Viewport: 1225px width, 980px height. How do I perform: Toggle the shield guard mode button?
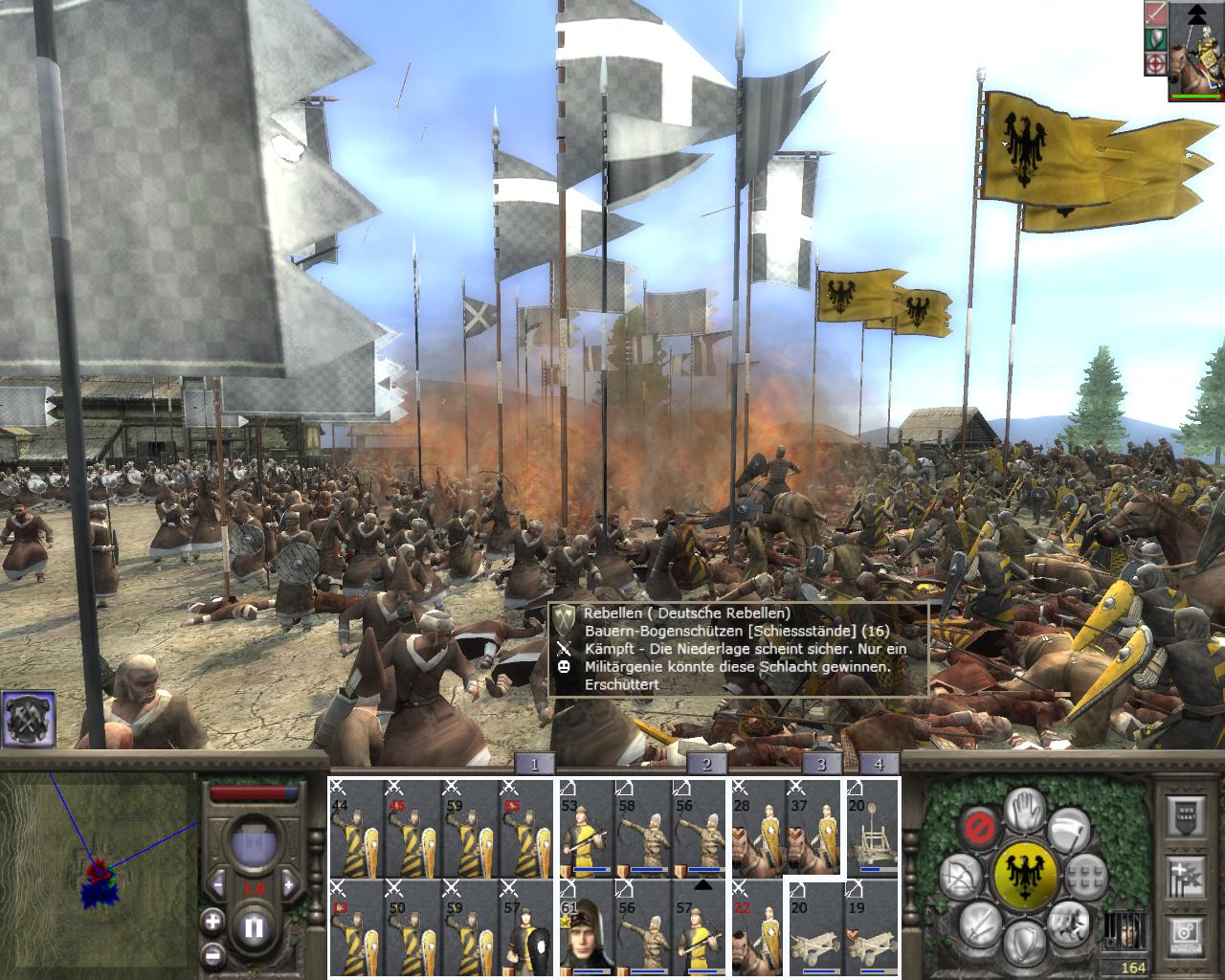[x=1025, y=940]
